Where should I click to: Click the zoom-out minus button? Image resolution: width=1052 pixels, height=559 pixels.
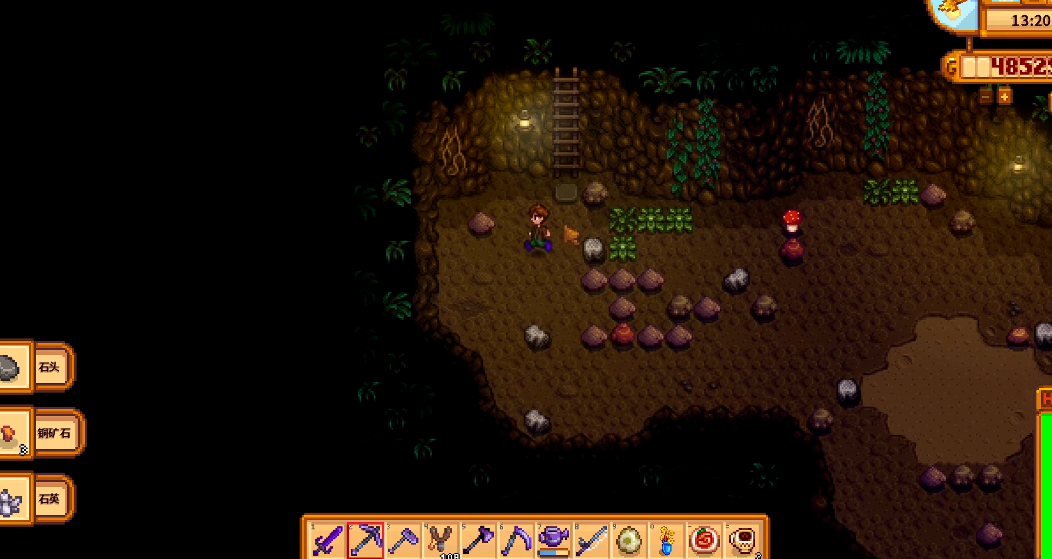[986, 96]
